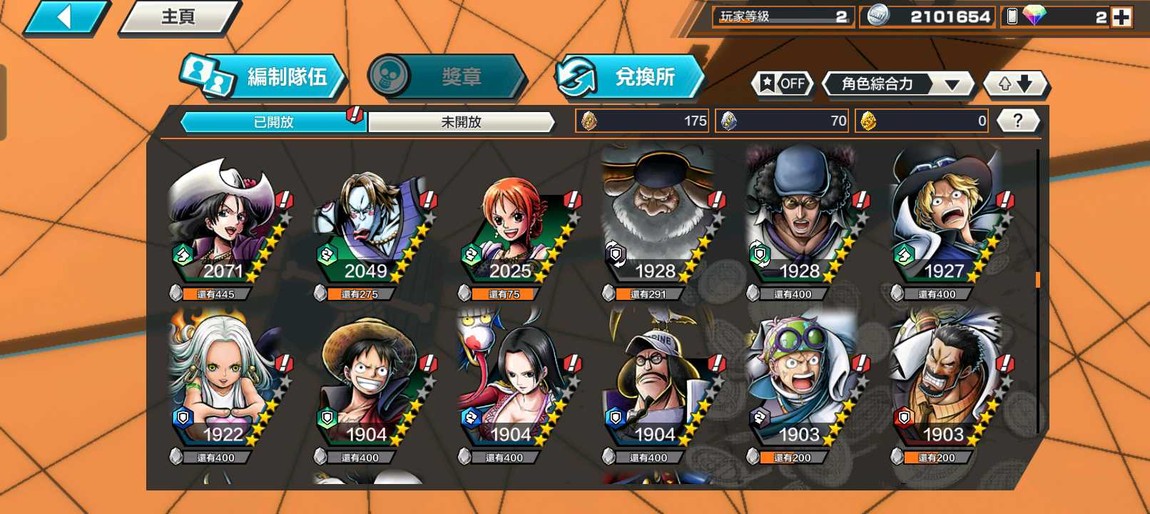This screenshot has height=514, width=1150.
Task: Show the 已開放 unlocked characters tab
Action: 272,122
